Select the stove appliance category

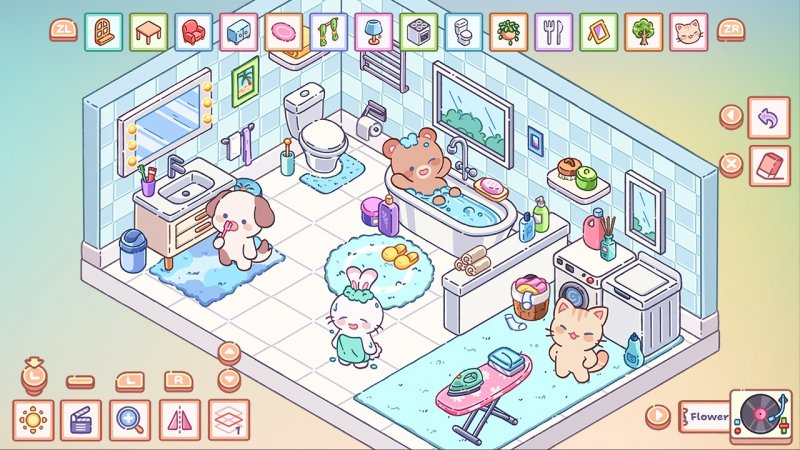(419, 31)
